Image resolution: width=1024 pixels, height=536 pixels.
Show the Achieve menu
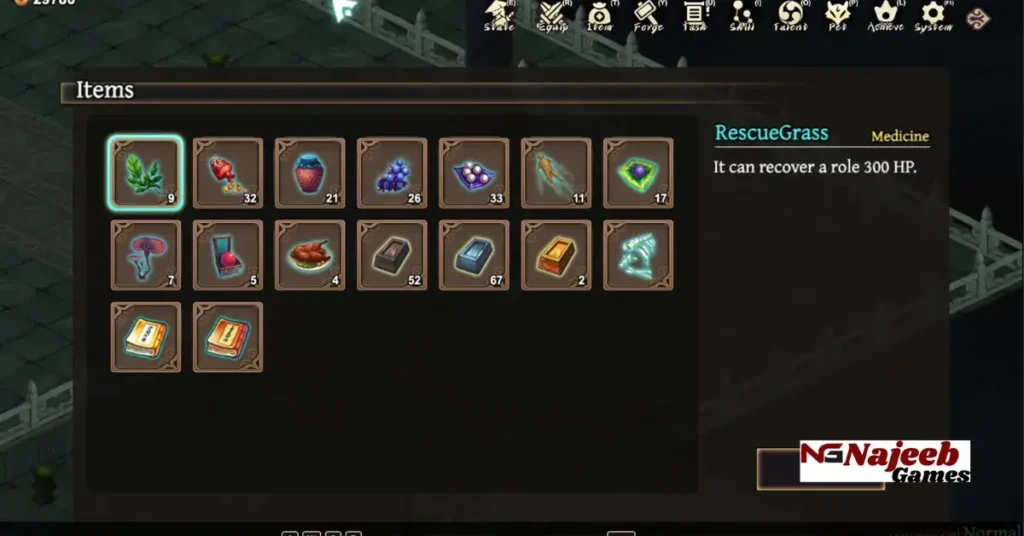coord(886,14)
